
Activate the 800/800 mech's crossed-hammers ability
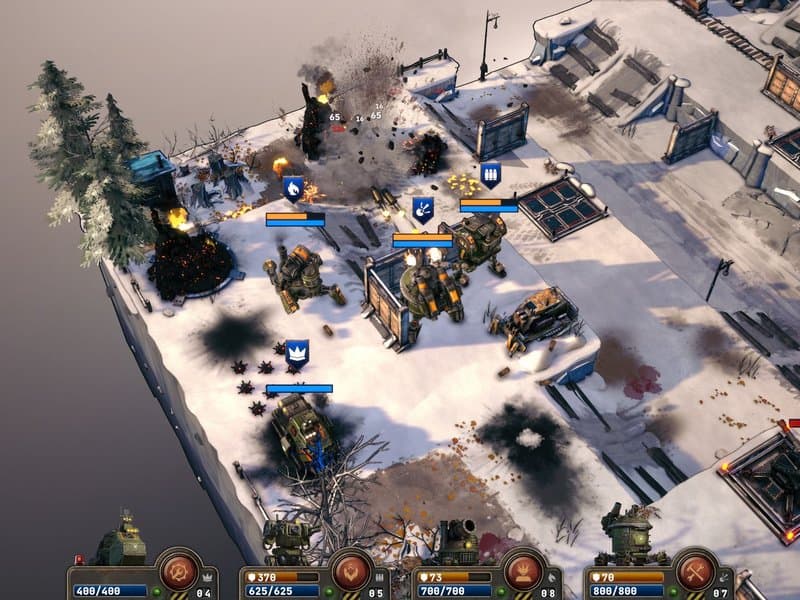pyautogui.click(x=693, y=570)
